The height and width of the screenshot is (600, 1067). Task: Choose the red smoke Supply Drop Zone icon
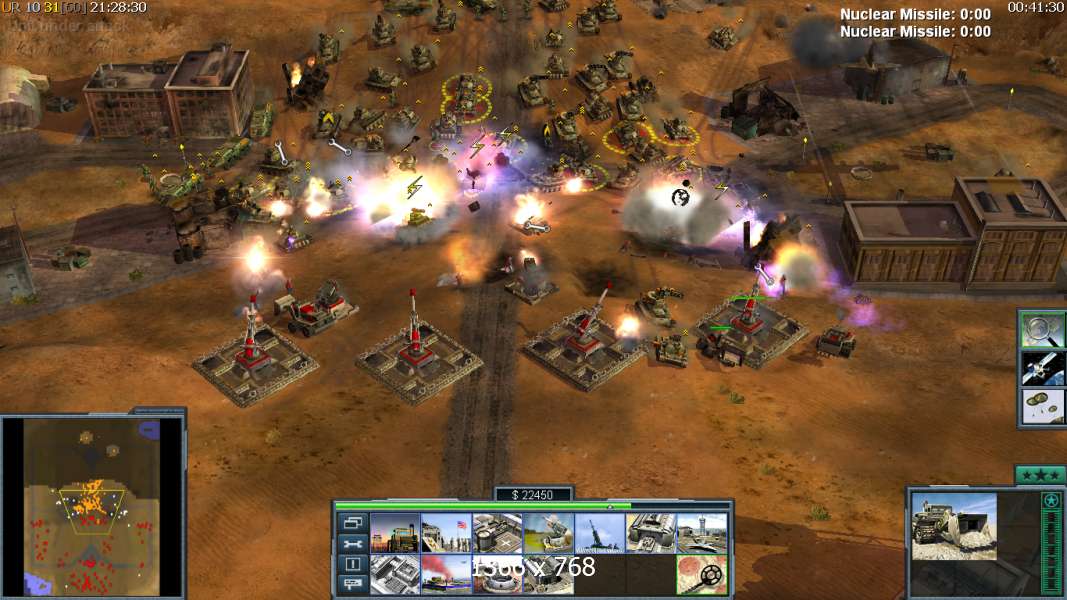click(x=445, y=575)
